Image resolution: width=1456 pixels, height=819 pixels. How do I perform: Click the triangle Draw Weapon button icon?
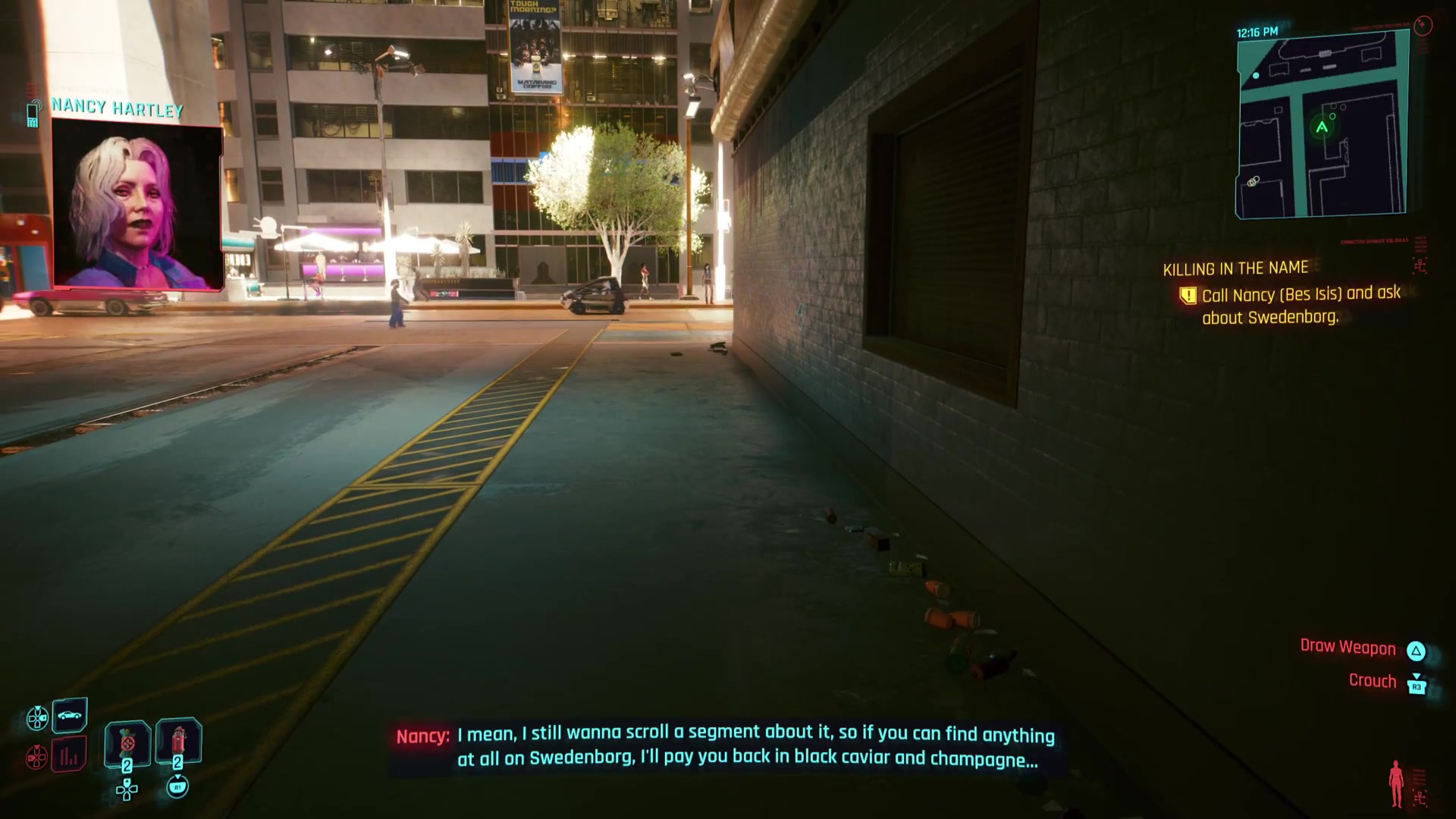1417,651
